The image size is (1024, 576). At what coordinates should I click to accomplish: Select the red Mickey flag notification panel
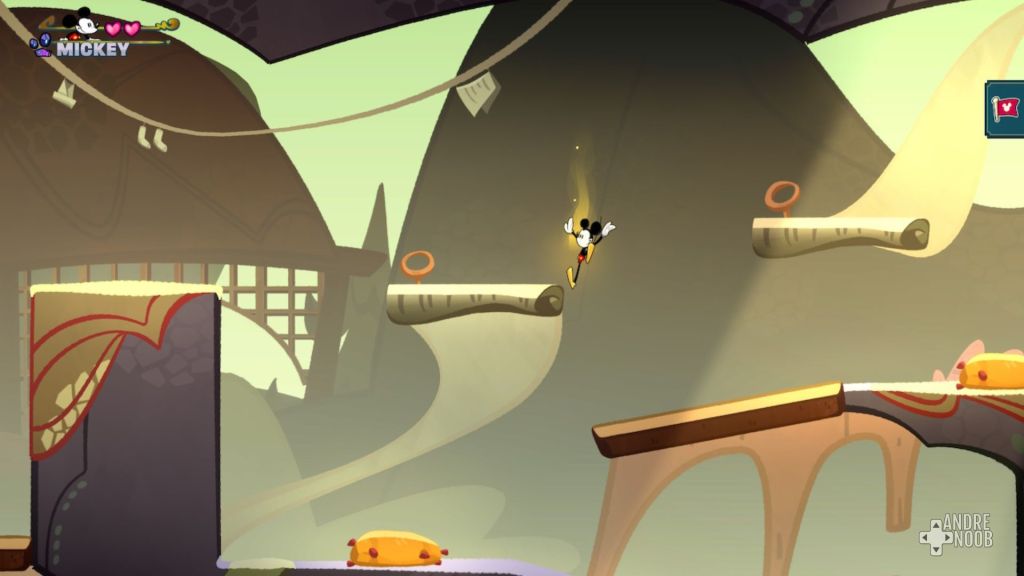1005,108
